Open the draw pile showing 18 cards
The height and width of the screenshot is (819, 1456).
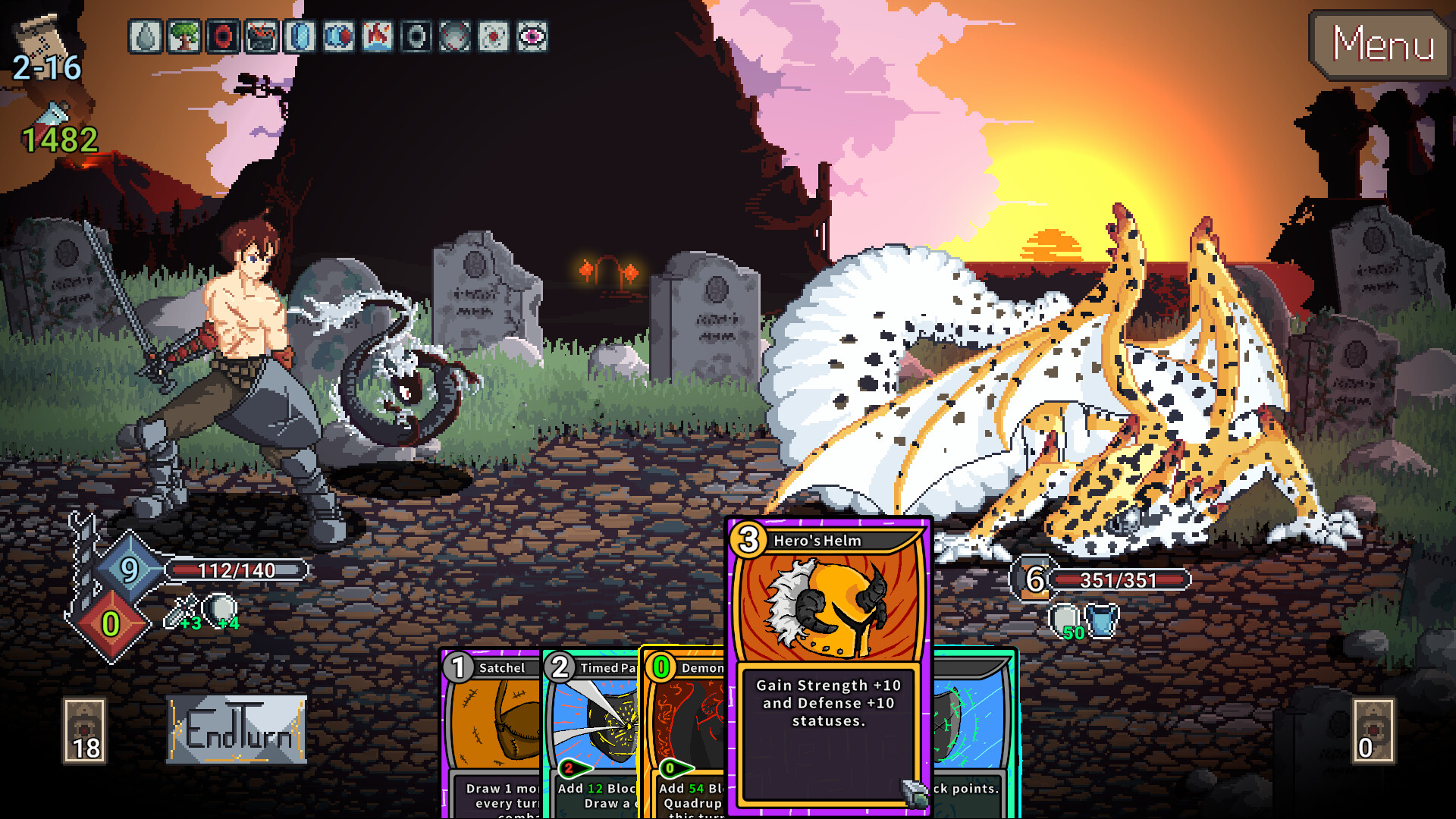[x=85, y=732]
